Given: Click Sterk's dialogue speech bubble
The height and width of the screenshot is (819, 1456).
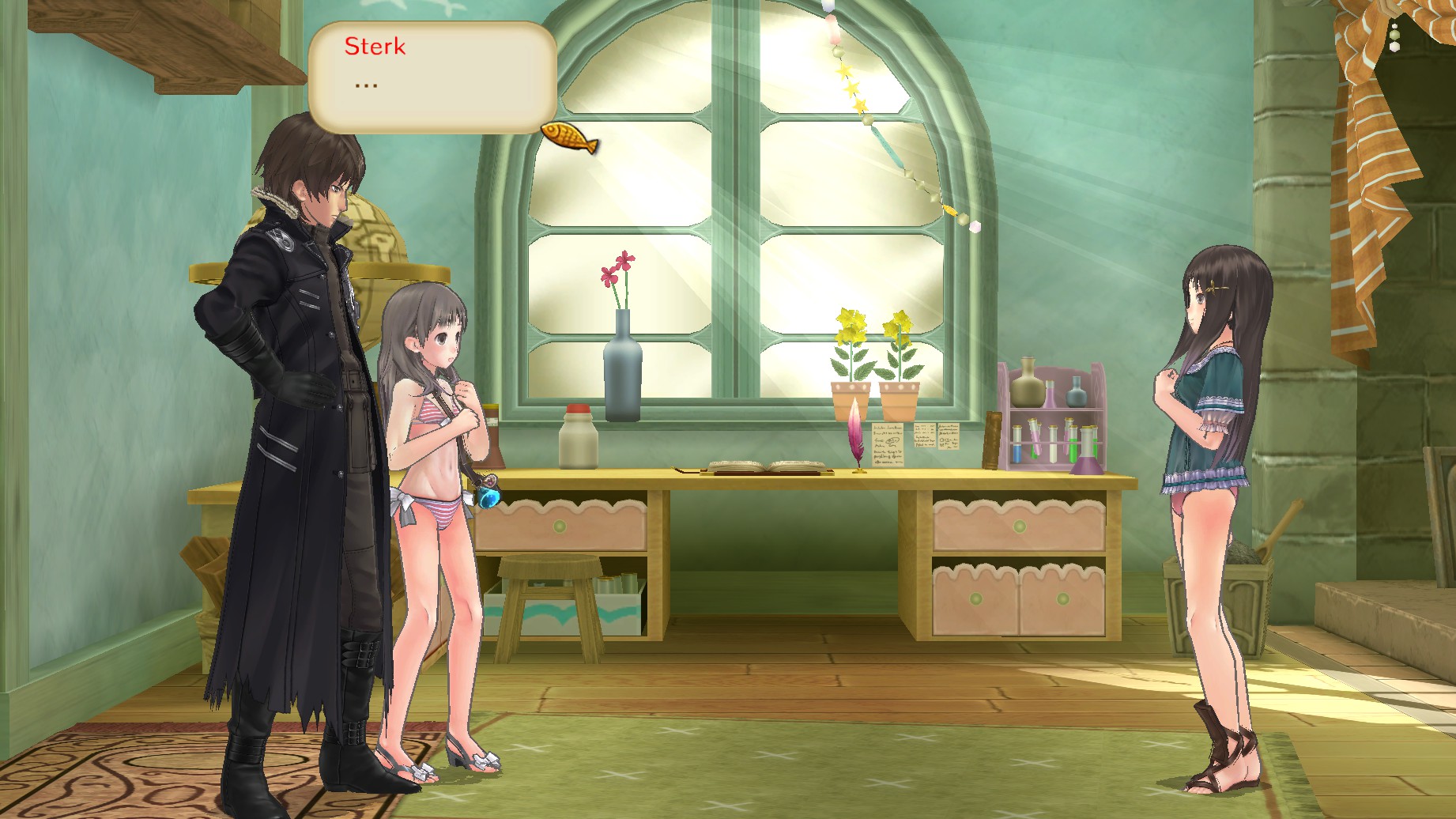Looking at the screenshot, I should (432, 77).
